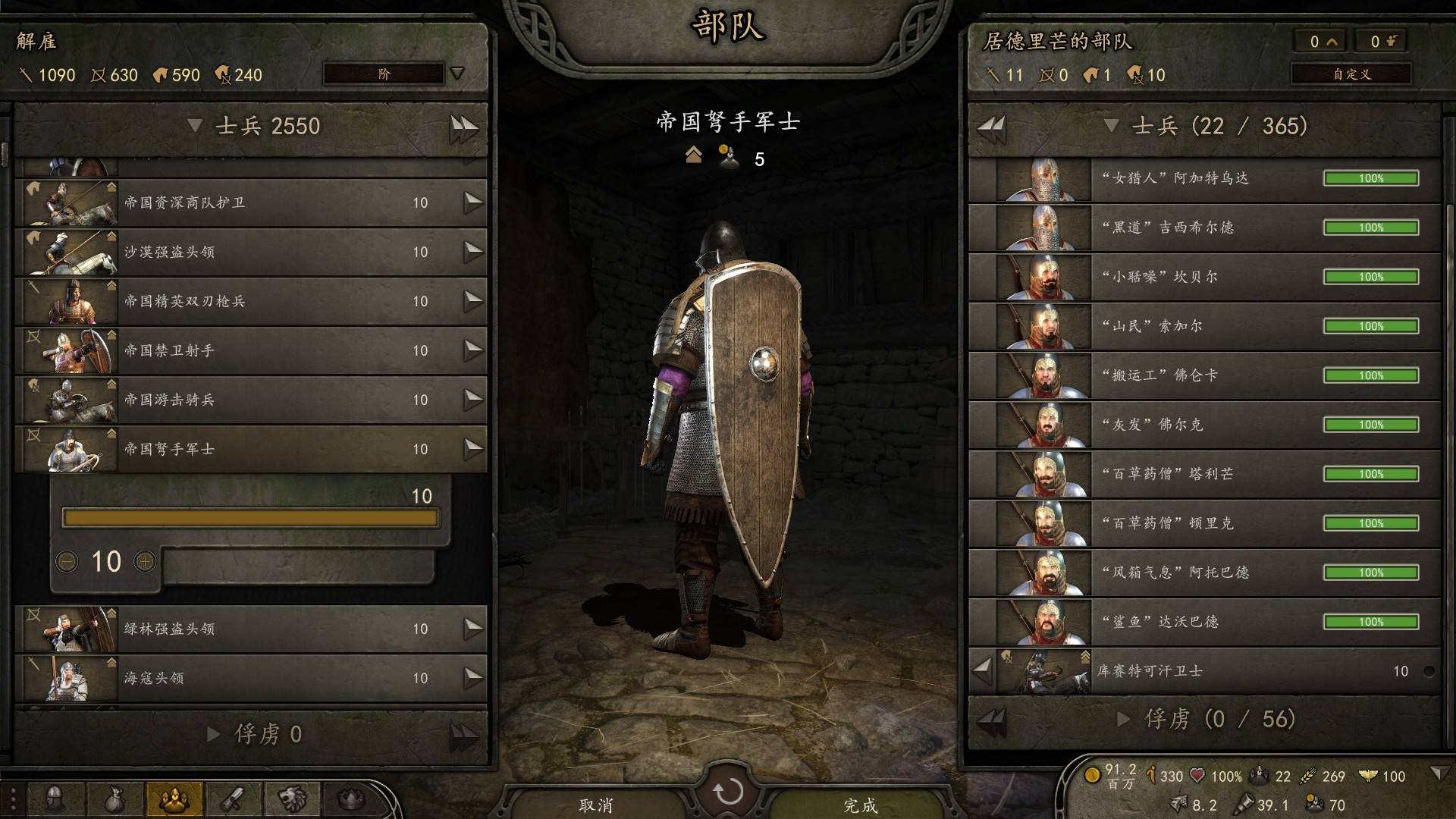Select the 沙漠强盗头领 troop row
Image resolution: width=1456 pixels, height=819 pixels.
[x=250, y=252]
